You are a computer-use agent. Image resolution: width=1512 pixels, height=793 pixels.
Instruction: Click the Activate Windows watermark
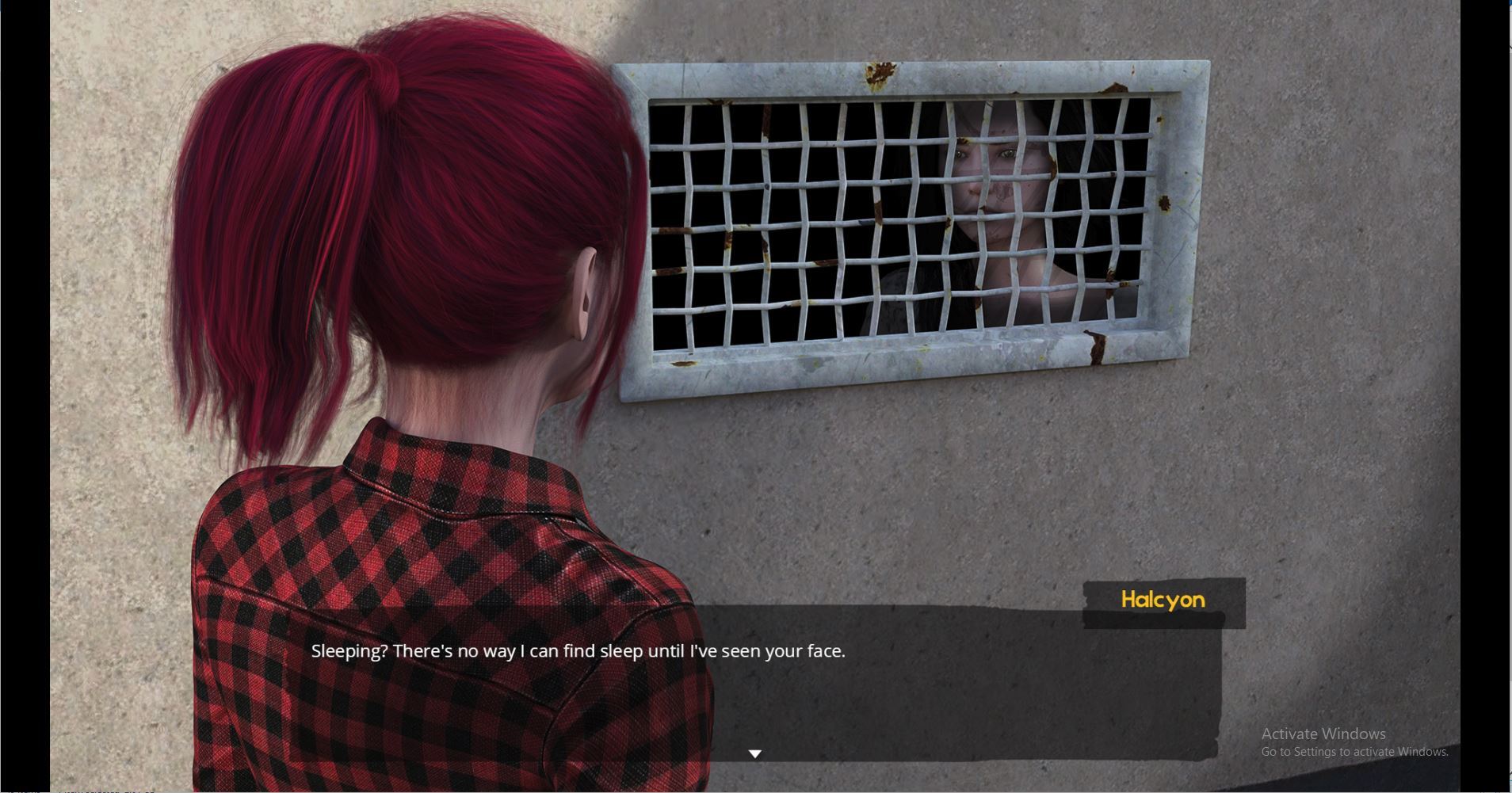click(x=1322, y=734)
